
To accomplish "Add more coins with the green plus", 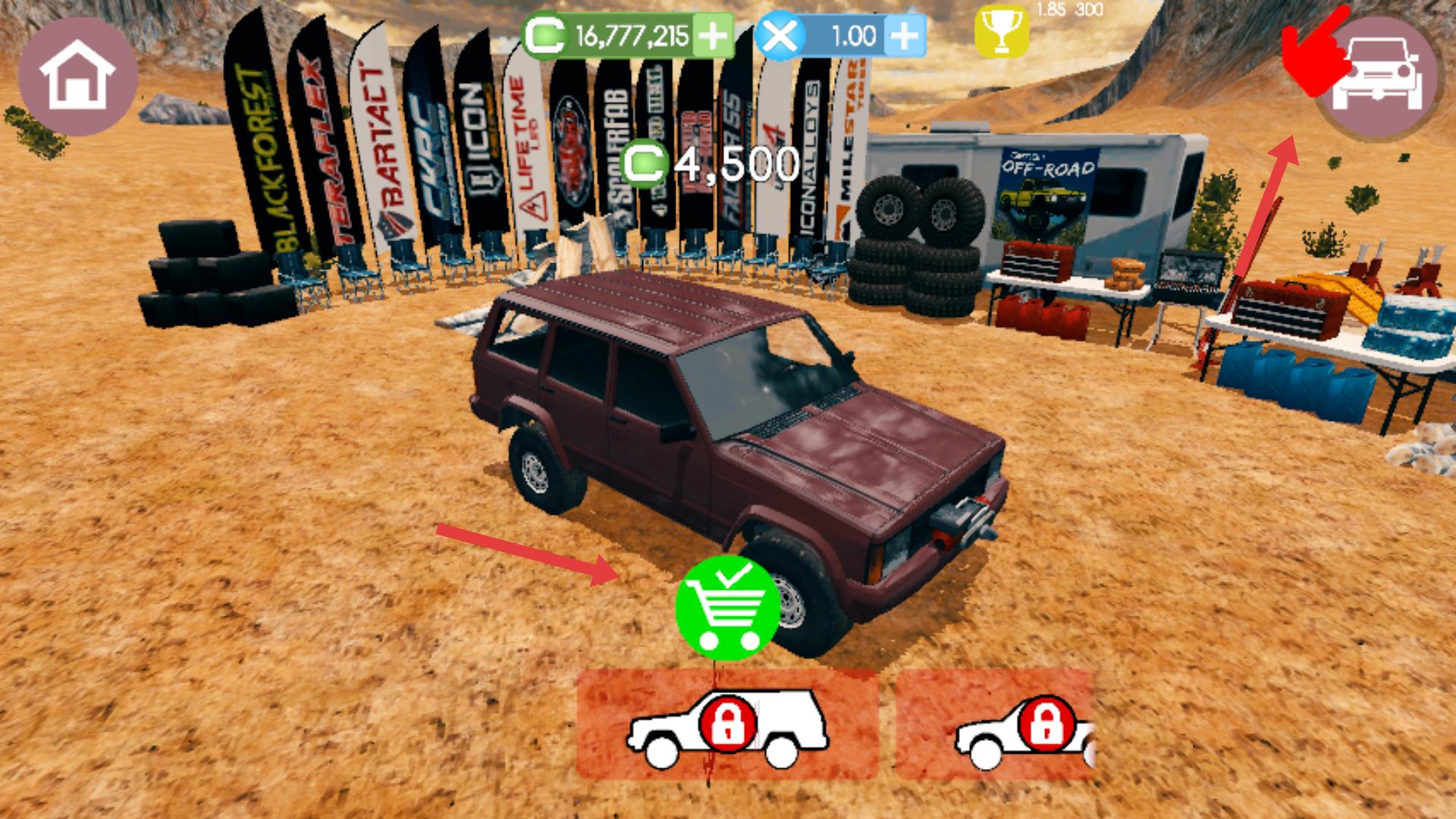I will [x=711, y=36].
